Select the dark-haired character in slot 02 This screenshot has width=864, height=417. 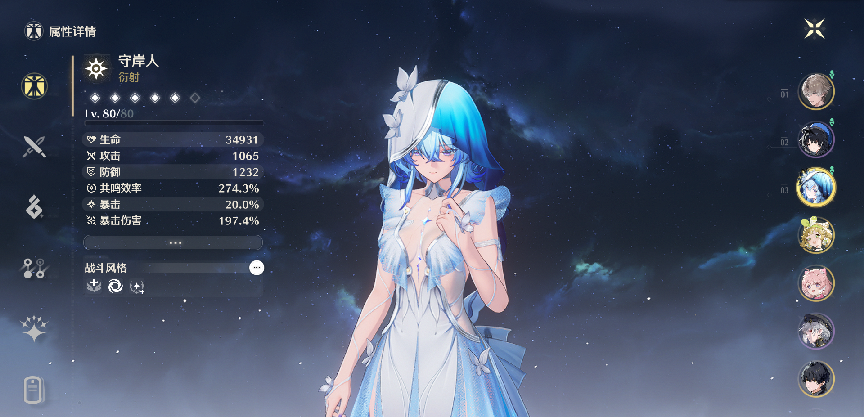click(x=817, y=139)
